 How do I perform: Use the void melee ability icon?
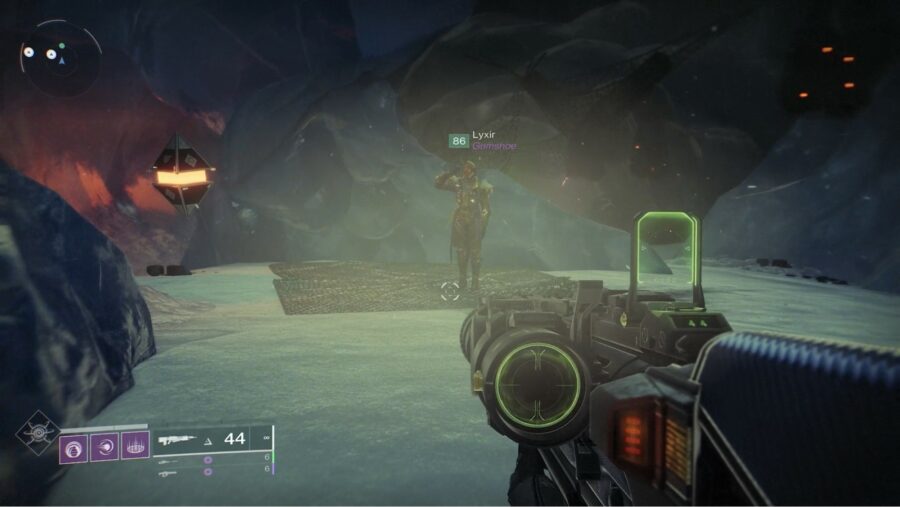tap(105, 446)
